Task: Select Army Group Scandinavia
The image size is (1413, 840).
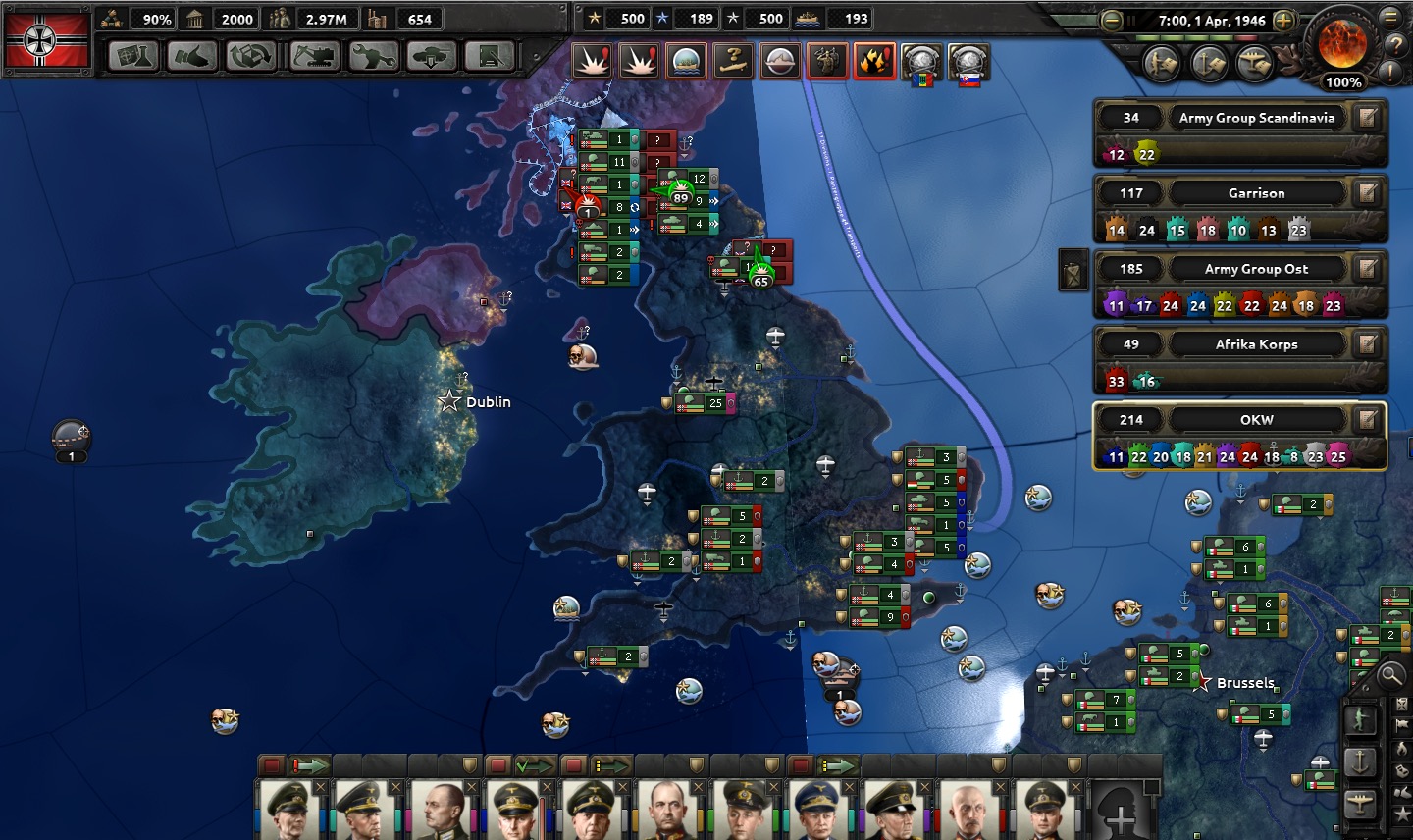Action: [1256, 118]
